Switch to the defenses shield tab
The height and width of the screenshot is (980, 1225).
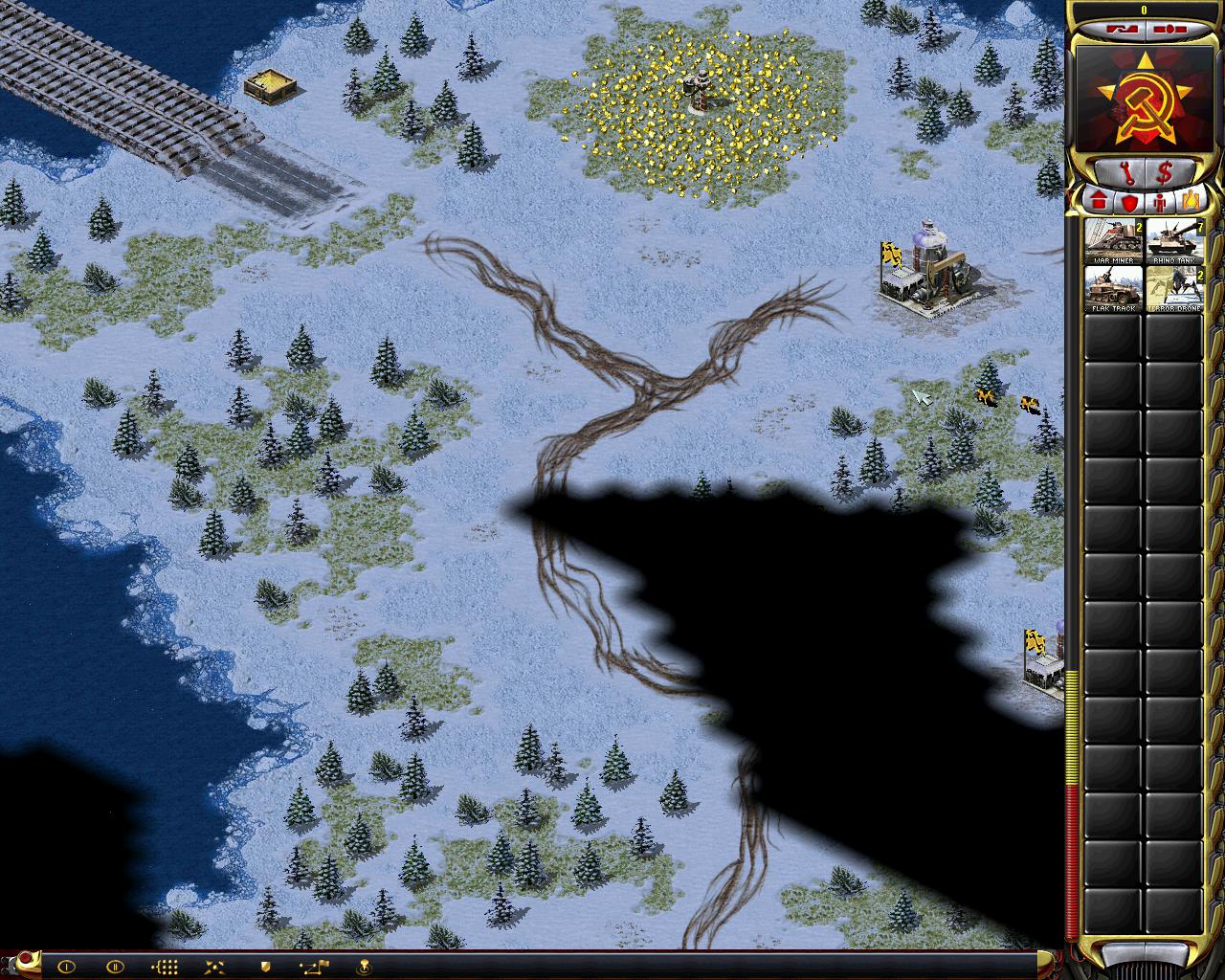click(1128, 202)
